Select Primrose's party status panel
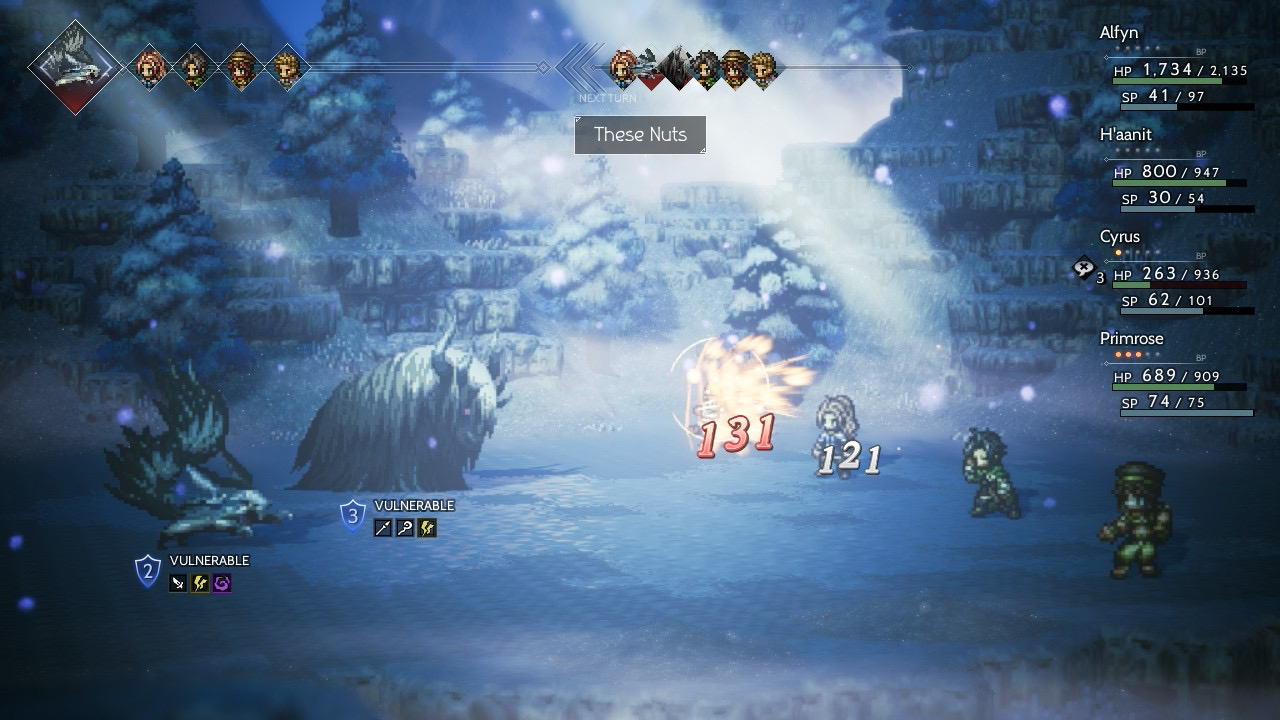Screen dimensions: 1280x720 pyautogui.click(x=1178, y=376)
